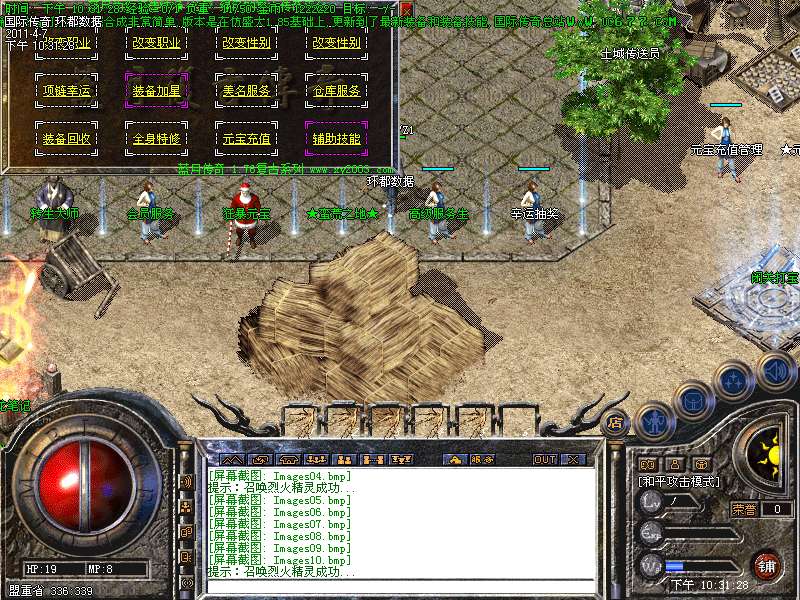Select 全身特修 full-body repair
This screenshot has width=800, height=600.
(x=156, y=139)
